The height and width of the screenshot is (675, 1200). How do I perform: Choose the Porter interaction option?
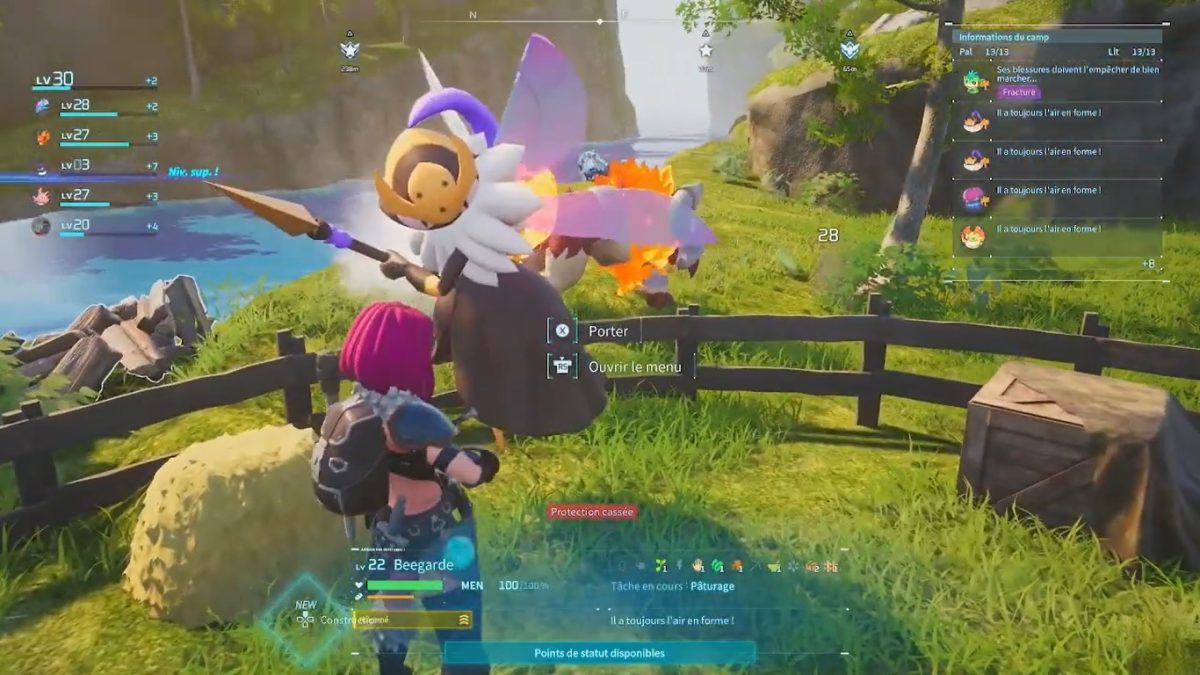coord(608,331)
